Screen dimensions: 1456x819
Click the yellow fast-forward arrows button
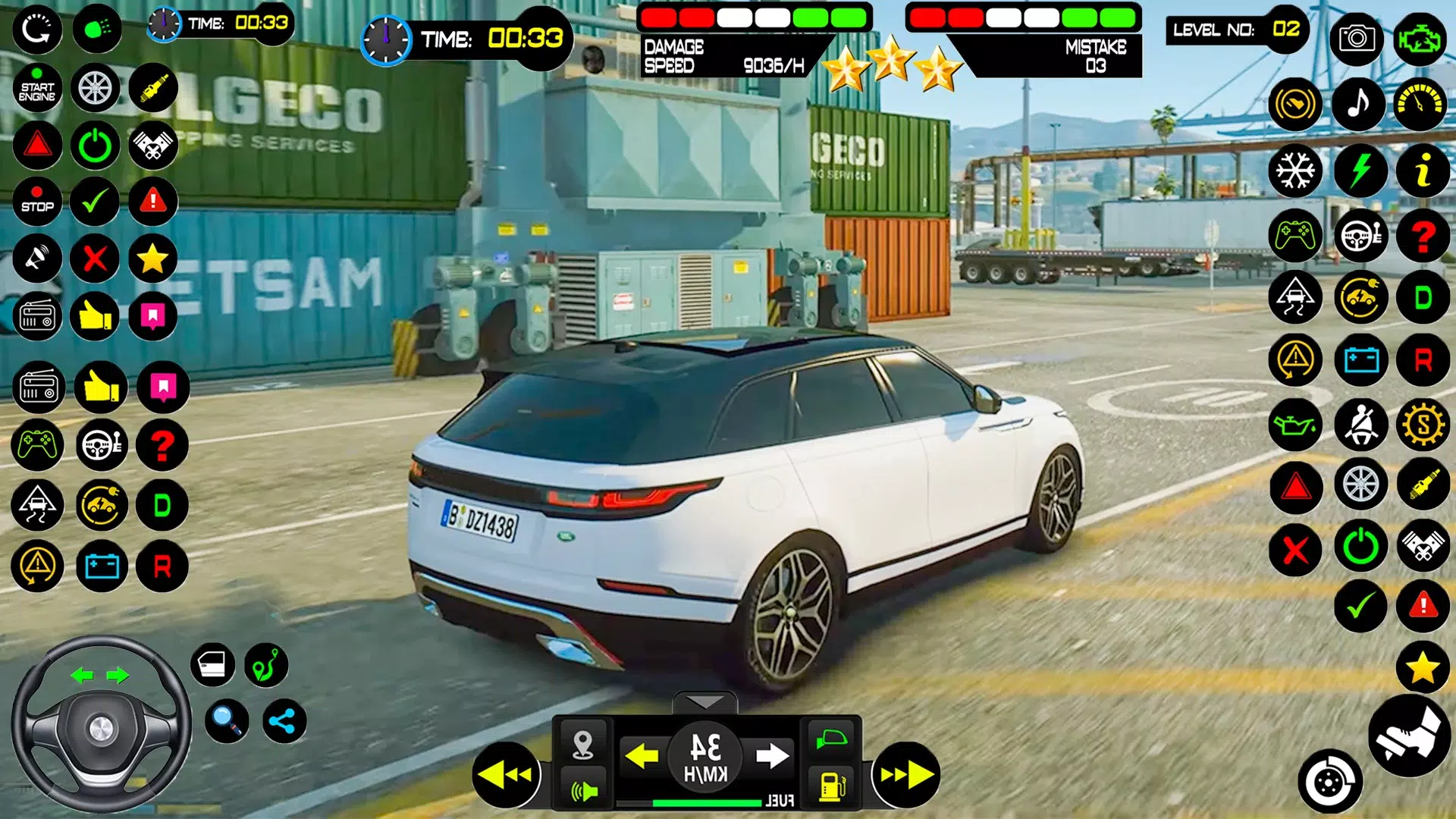pos(905,774)
